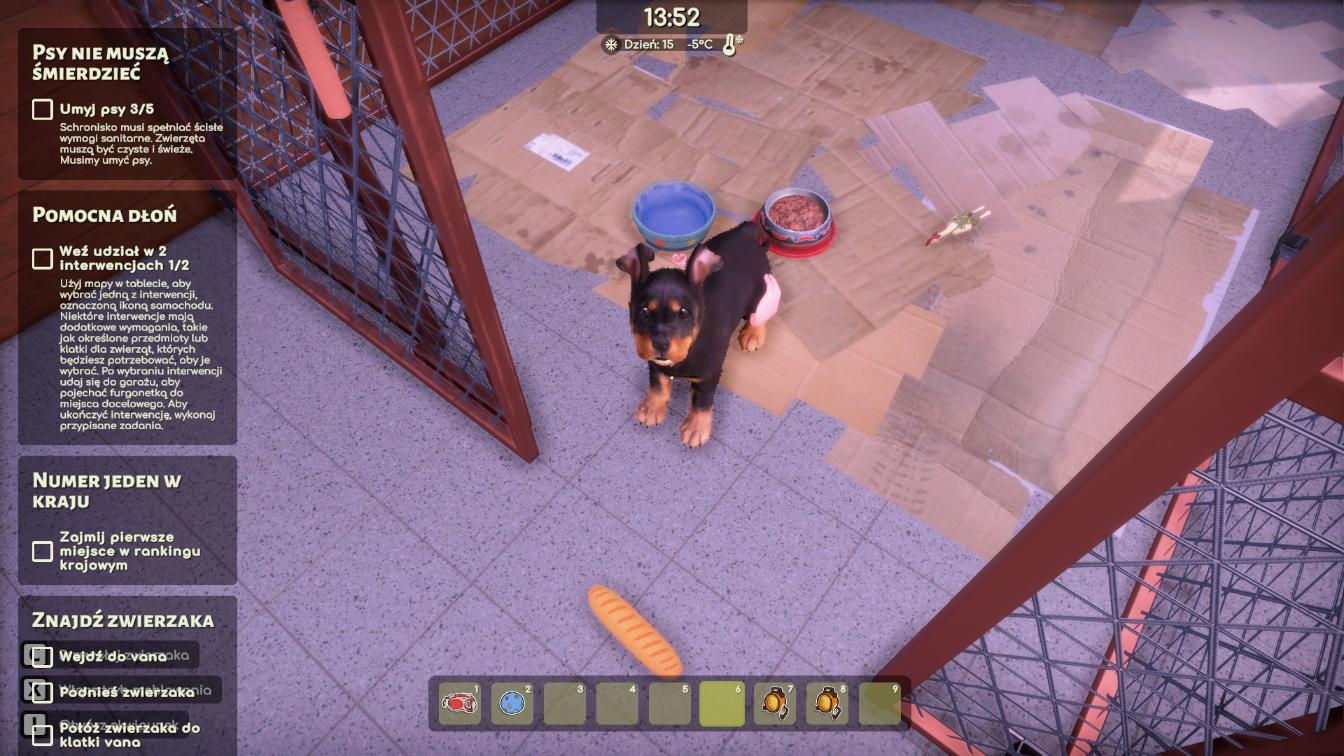Click the highlighted hotbar slot 6
1344x756 pixels.
coord(721,703)
